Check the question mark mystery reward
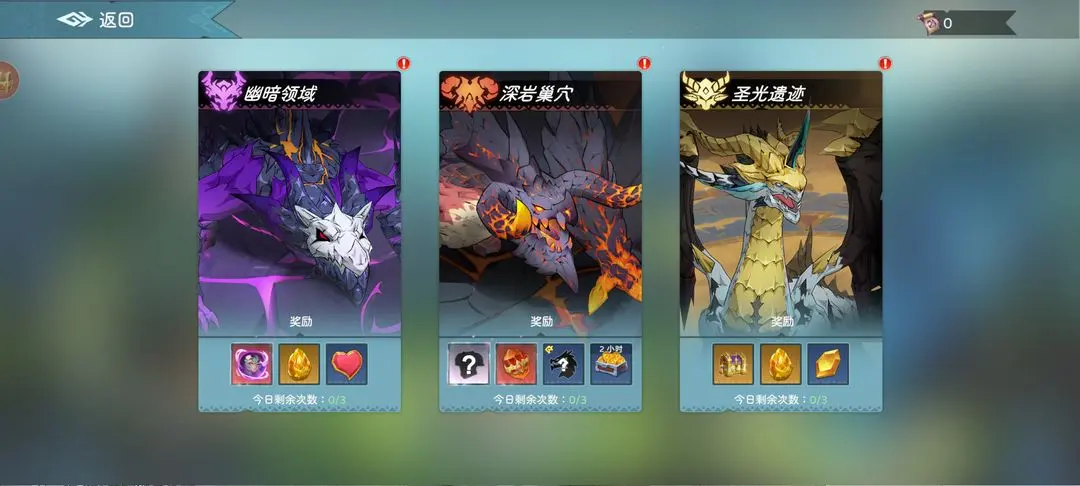The image size is (1080, 486). click(467, 364)
